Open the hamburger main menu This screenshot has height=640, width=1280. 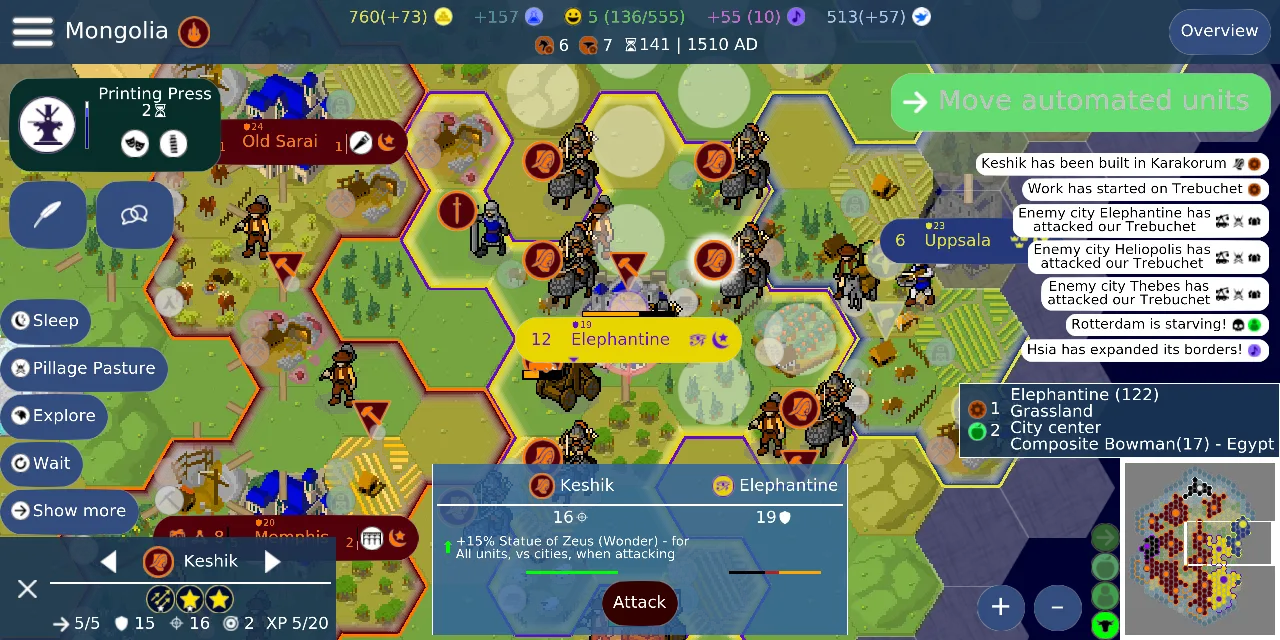pos(32,31)
